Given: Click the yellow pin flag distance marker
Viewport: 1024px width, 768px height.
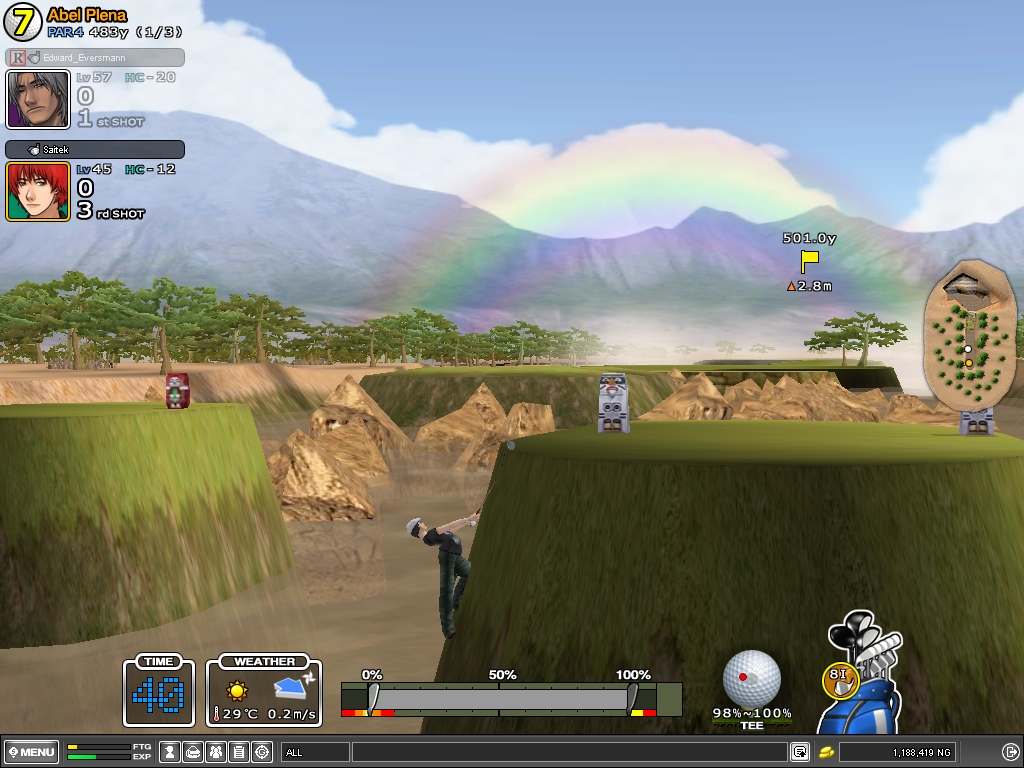Looking at the screenshot, I should [x=809, y=261].
